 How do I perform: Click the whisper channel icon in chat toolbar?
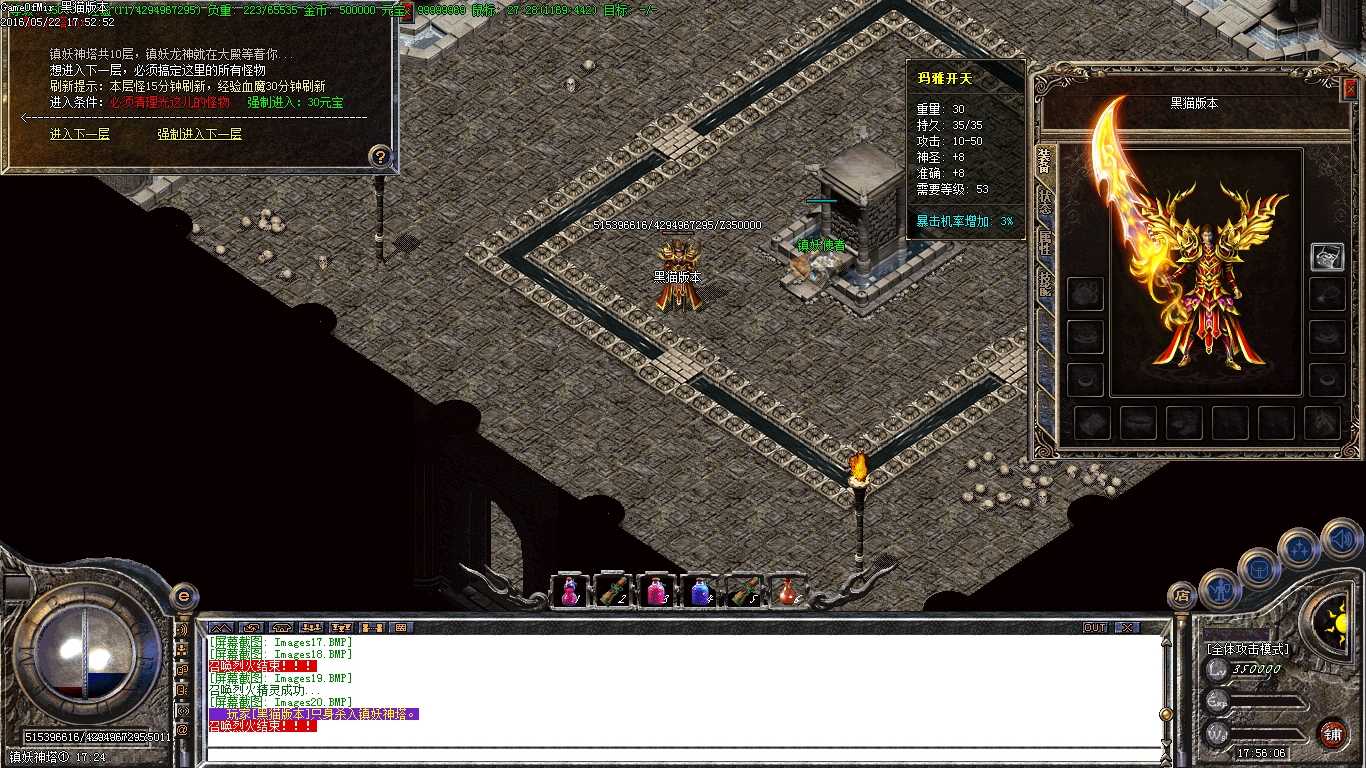click(251, 628)
